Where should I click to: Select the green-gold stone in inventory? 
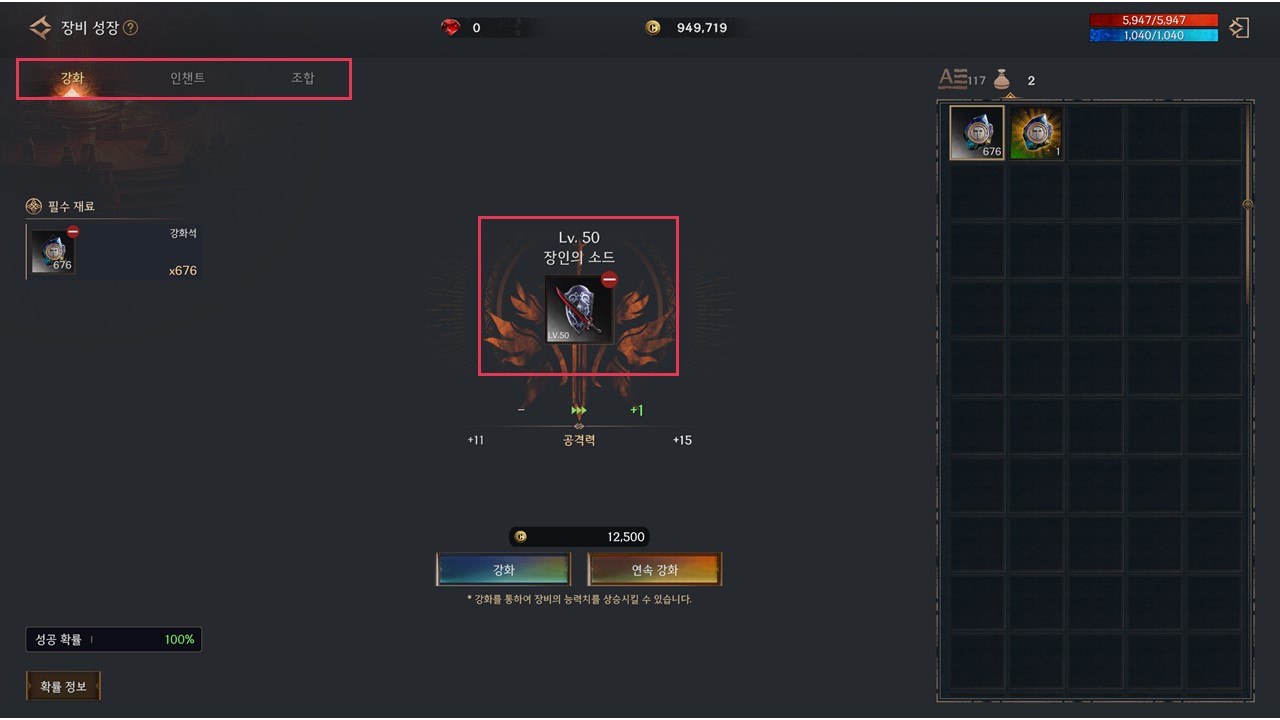pos(1036,134)
